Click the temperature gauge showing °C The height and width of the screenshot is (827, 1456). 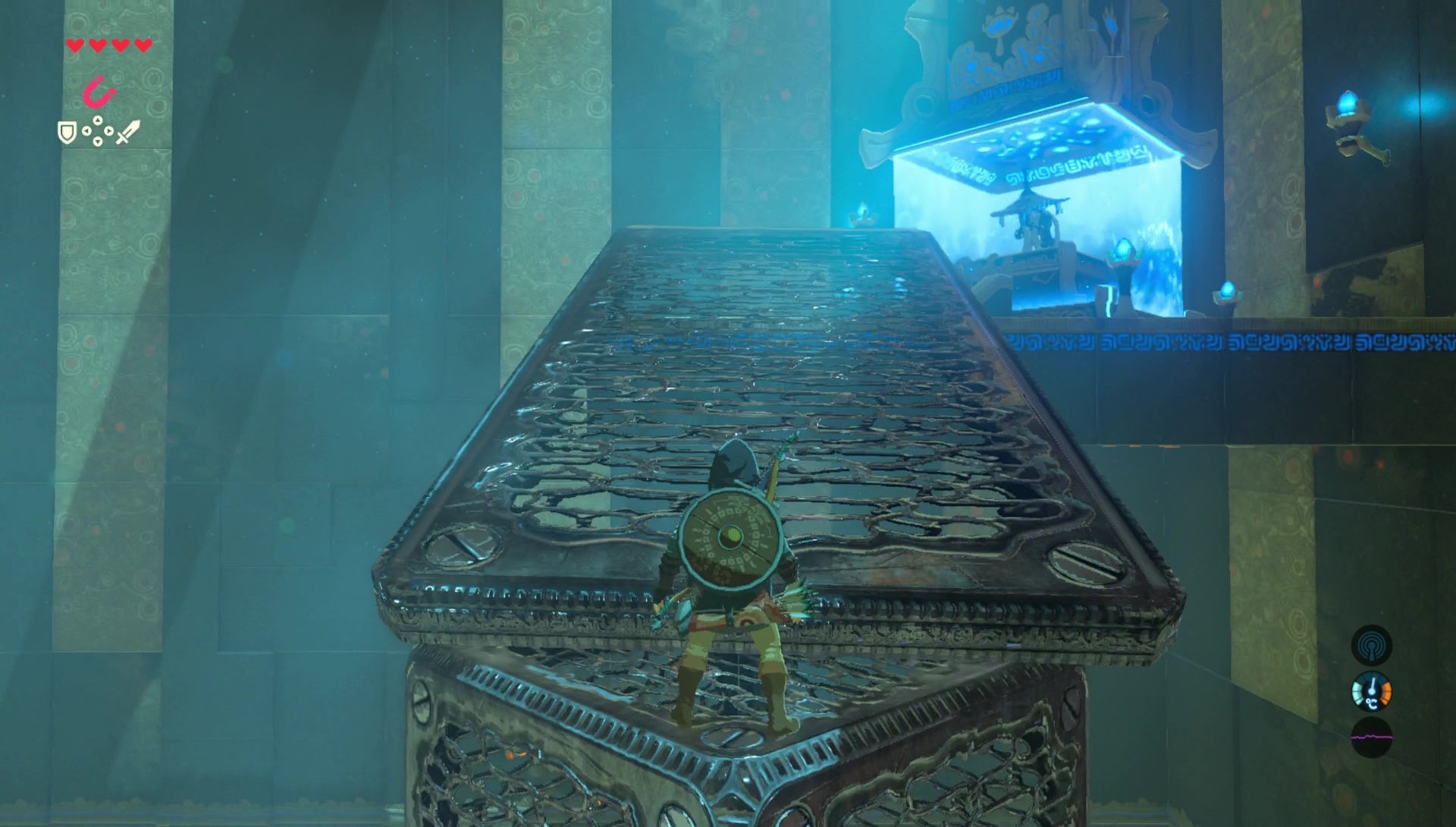(1373, 690)
